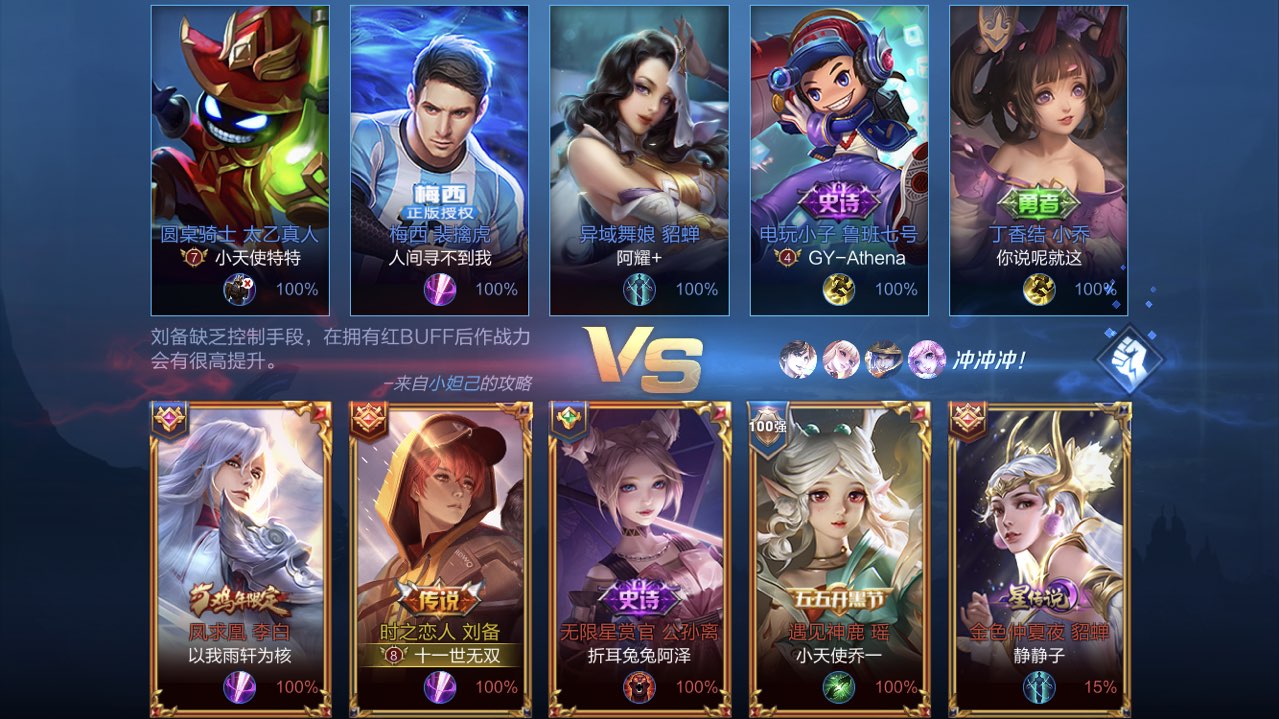This screenshot has height=719, width=1279.
Task: Open 阿耀+'s 异域舞娘 貂蝉 card
Action: (640, 160)
